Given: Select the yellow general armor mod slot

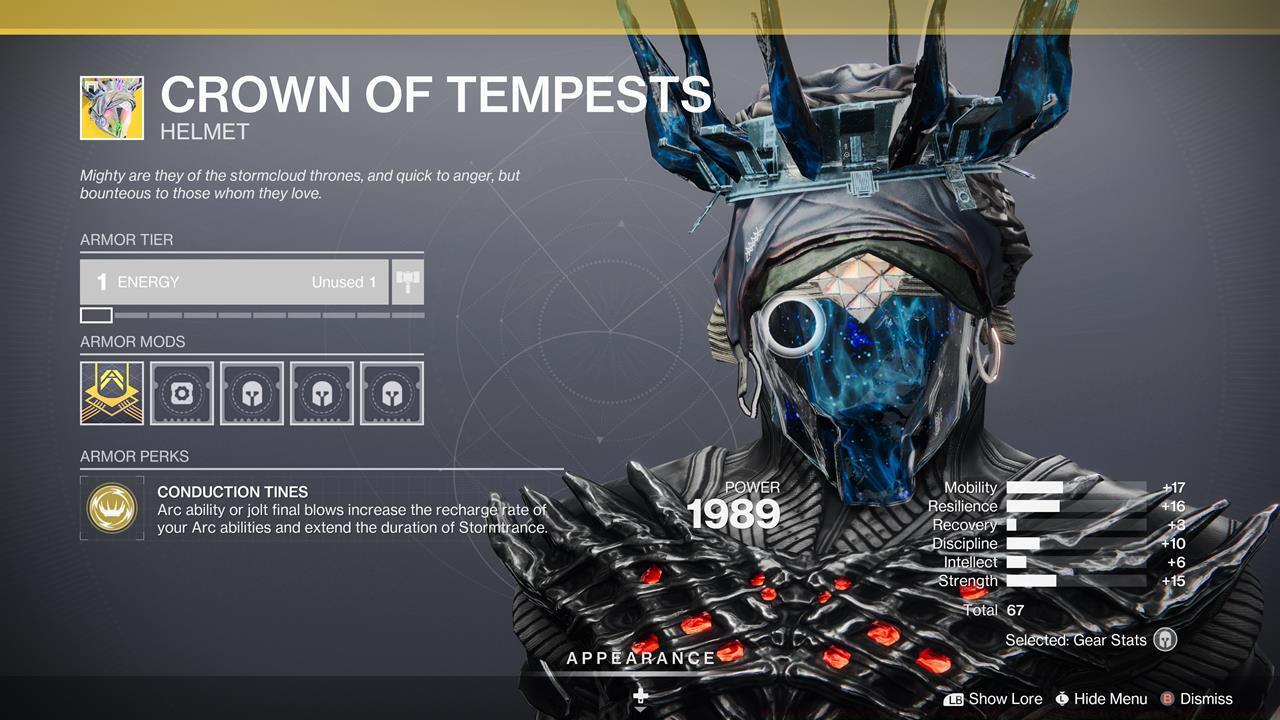Looking at the screenshot, I should pyautogui.click(x=112, y=393).
